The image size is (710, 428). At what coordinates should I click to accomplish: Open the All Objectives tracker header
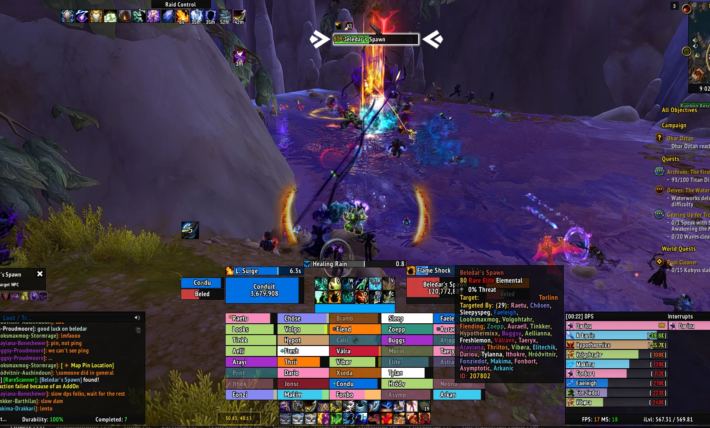click(679, 110)
